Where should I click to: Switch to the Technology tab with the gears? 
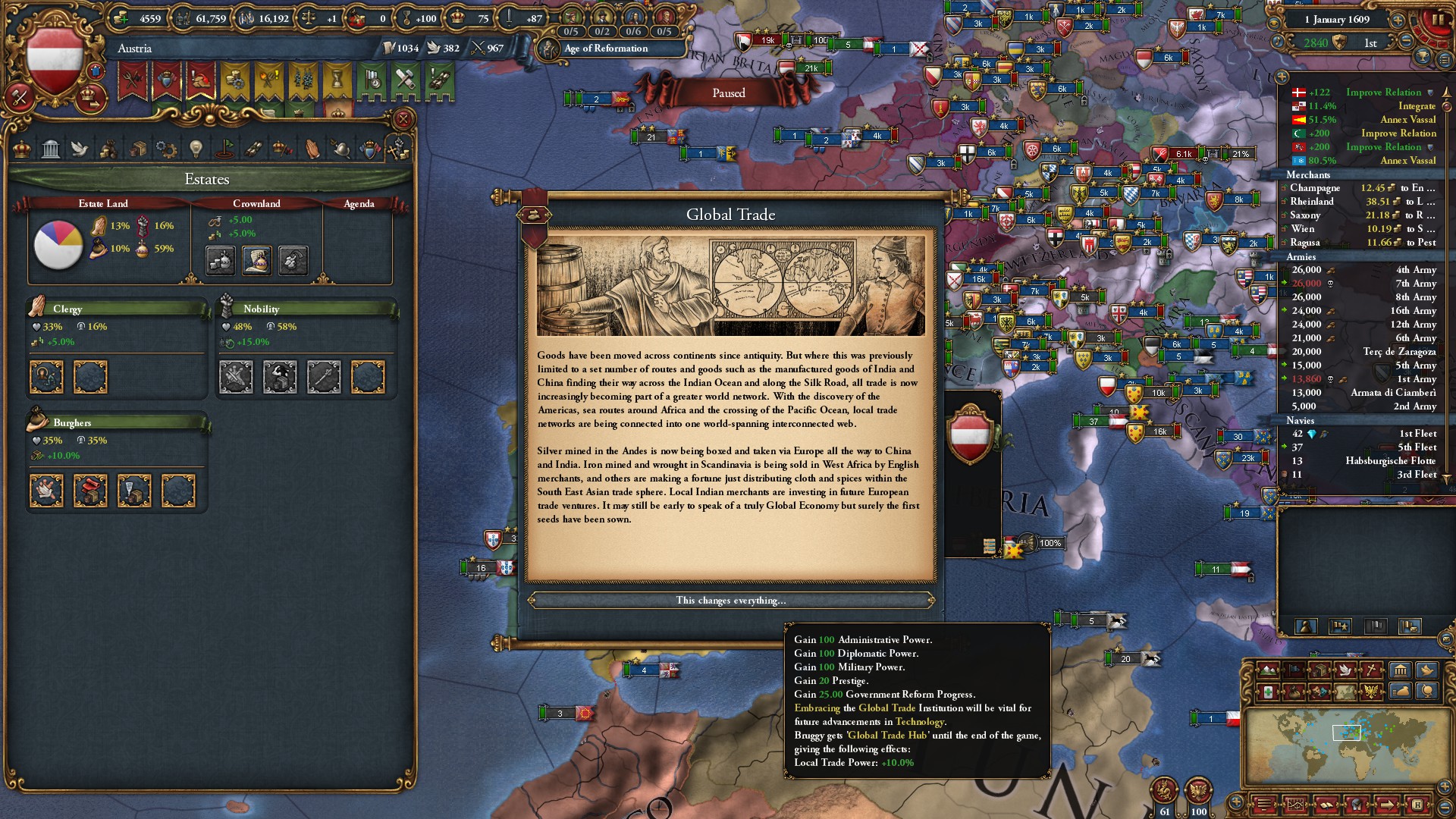[166, 149]
